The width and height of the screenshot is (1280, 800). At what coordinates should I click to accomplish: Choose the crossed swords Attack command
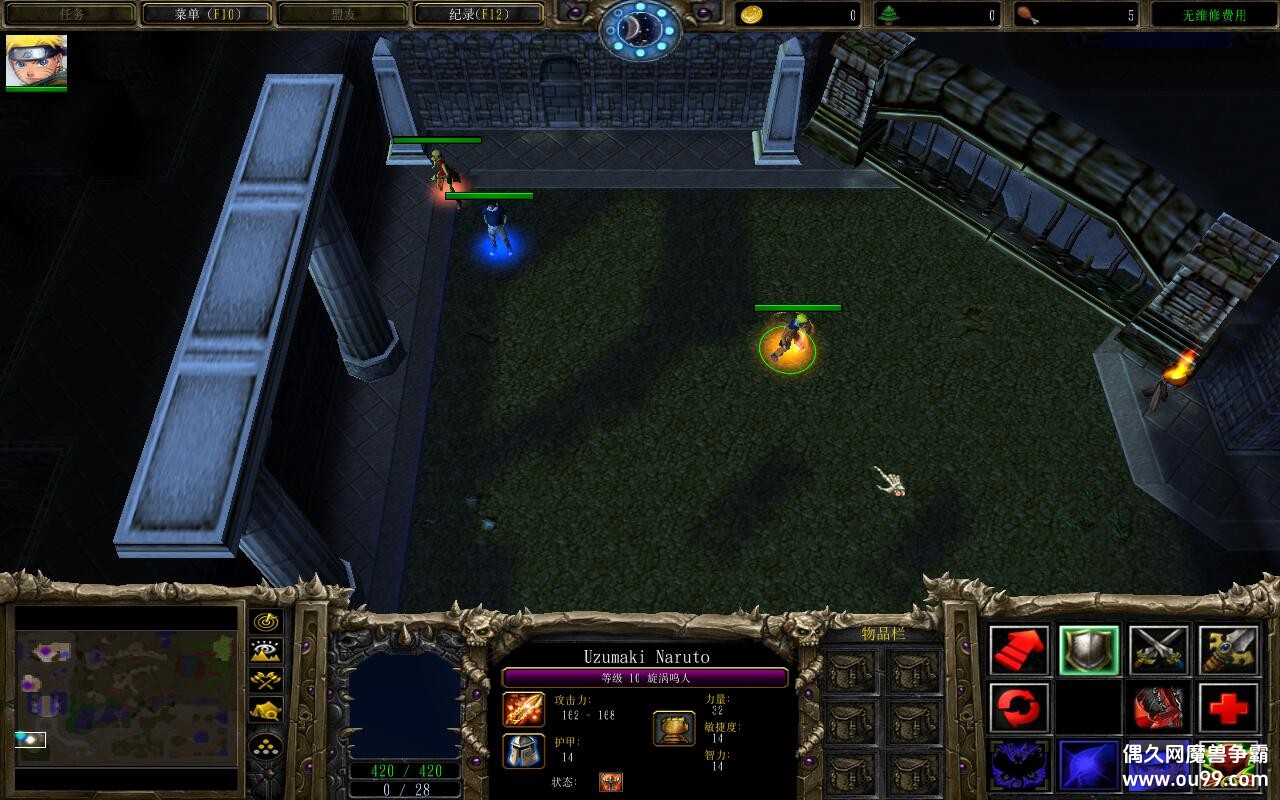click(x=1159, y=650)
